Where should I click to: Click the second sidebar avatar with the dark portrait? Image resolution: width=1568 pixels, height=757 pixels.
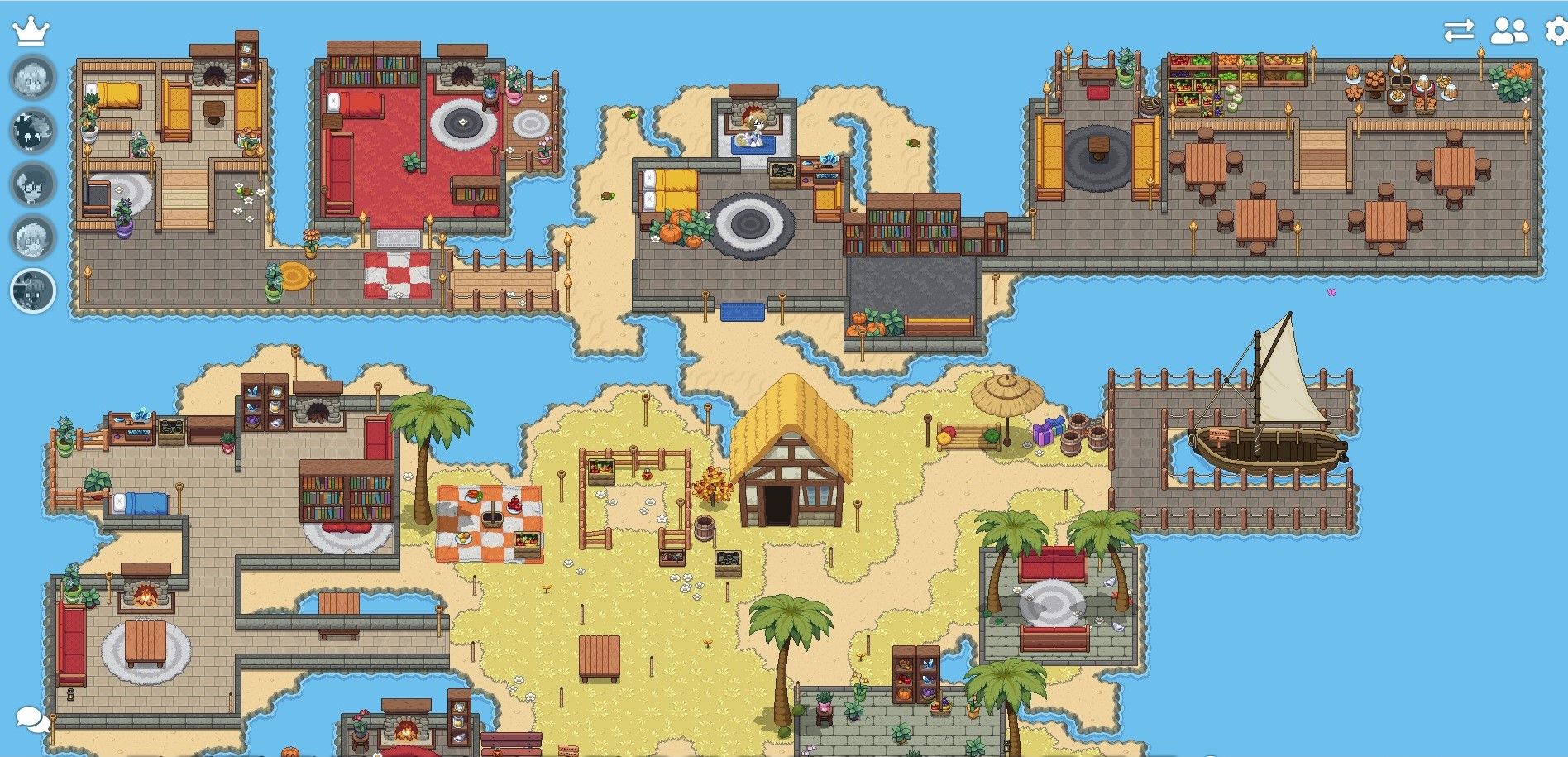pos(31,128)
